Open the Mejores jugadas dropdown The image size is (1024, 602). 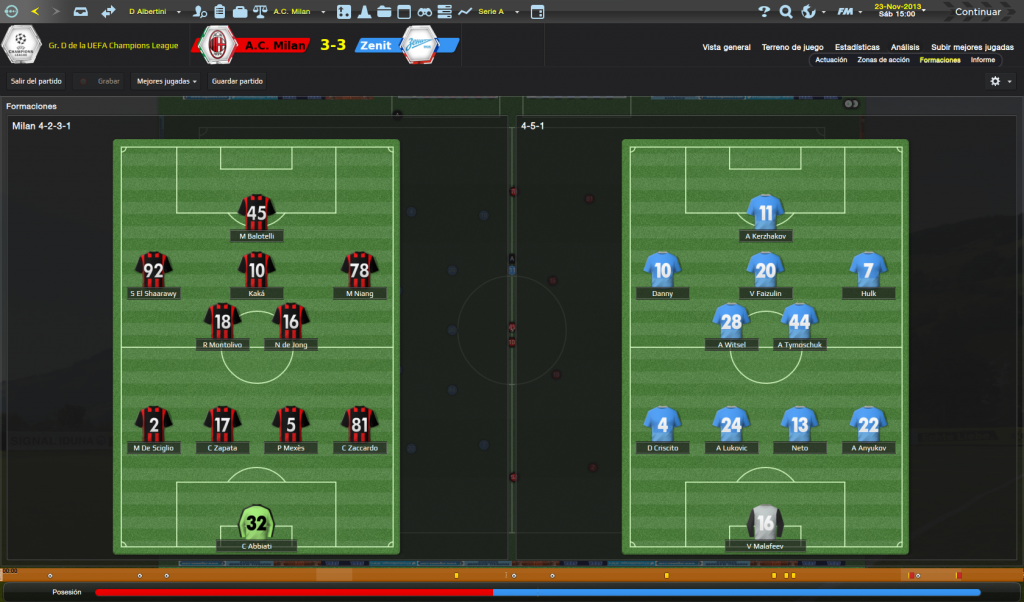click(166, 81)
